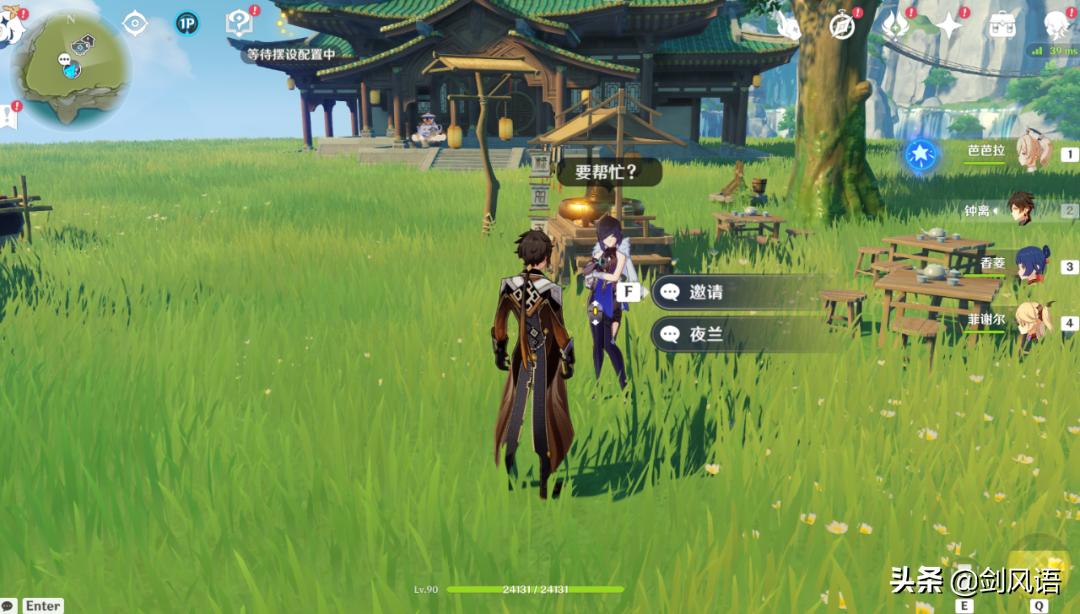Open the winged battle pass icon

coord(895,26)
